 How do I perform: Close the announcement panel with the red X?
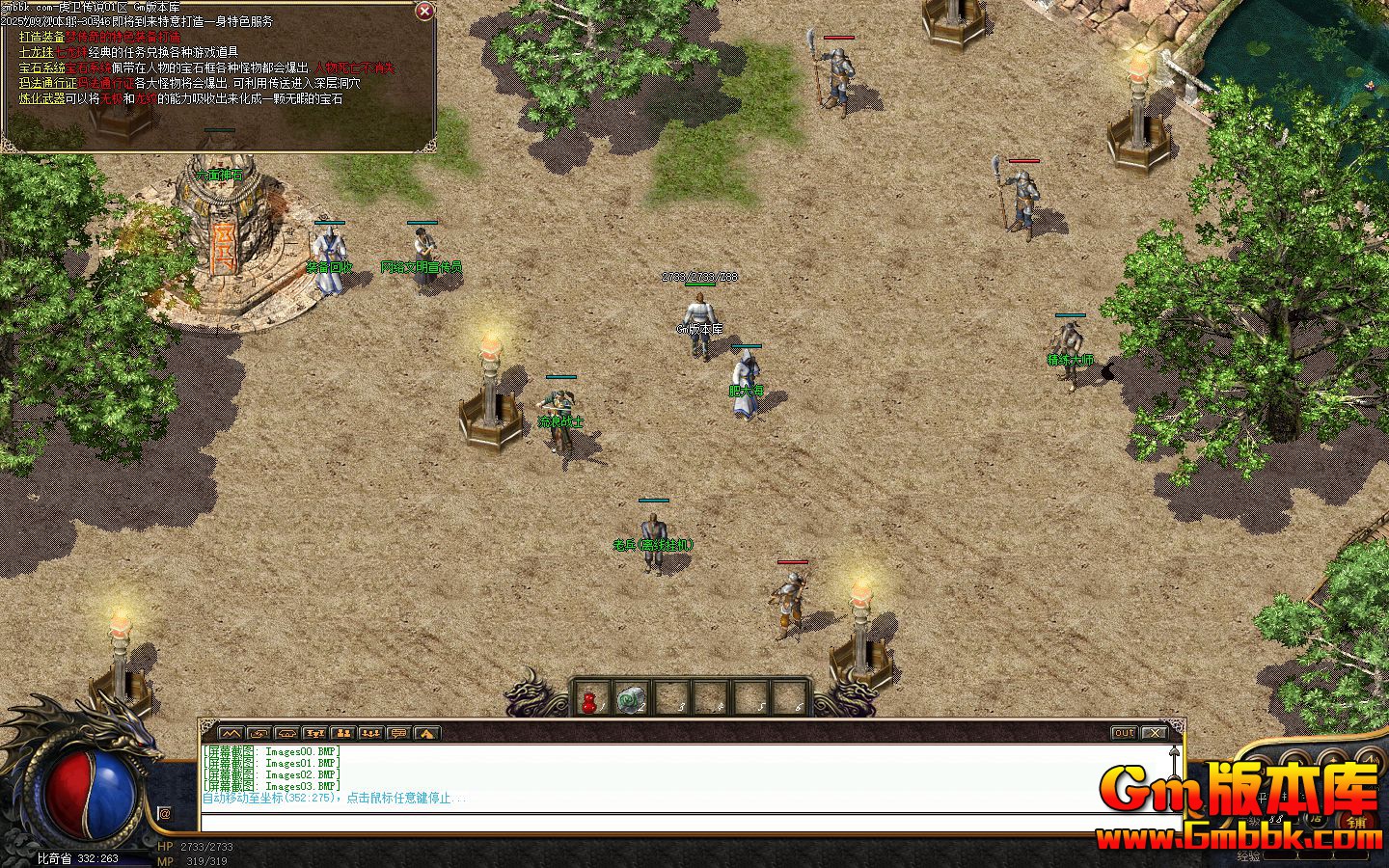423,12
